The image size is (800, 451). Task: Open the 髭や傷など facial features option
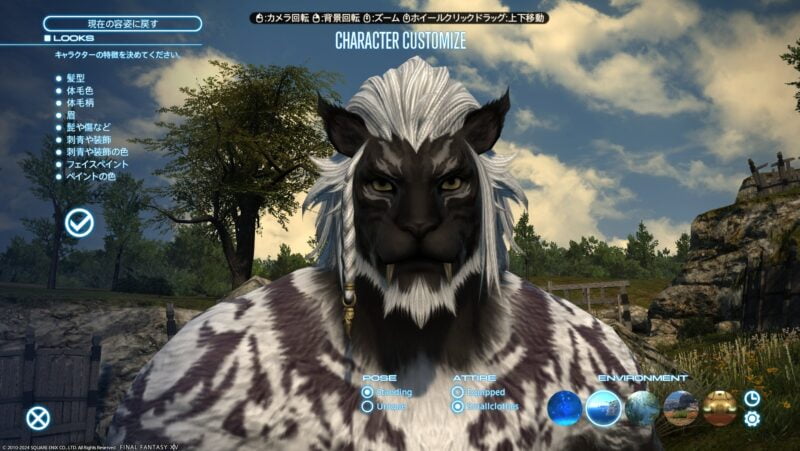tap(88, 127)
